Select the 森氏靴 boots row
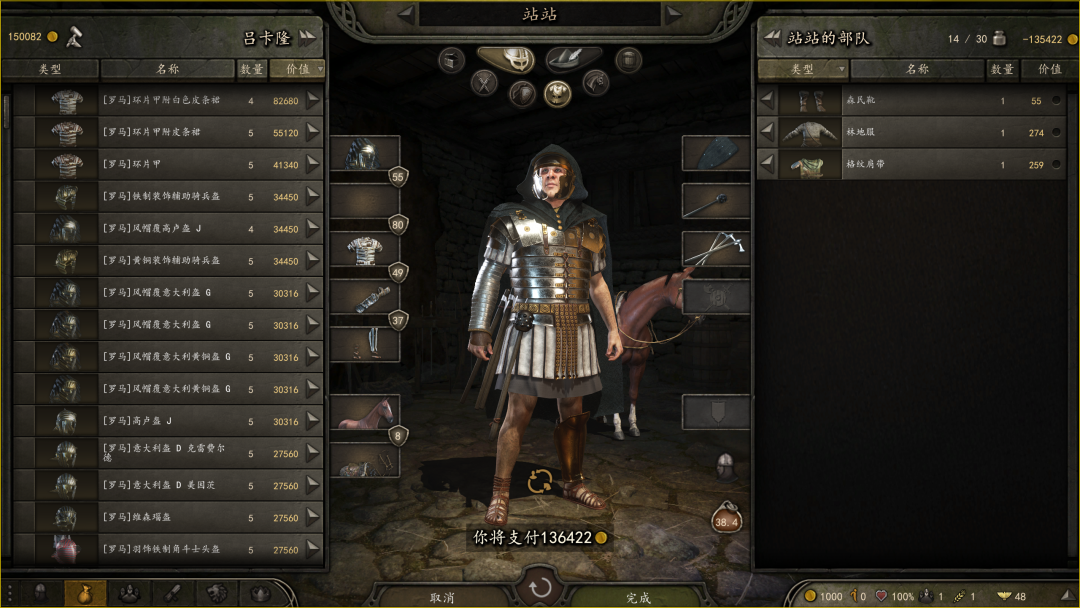1080x608 pixels. coord(900,101)
